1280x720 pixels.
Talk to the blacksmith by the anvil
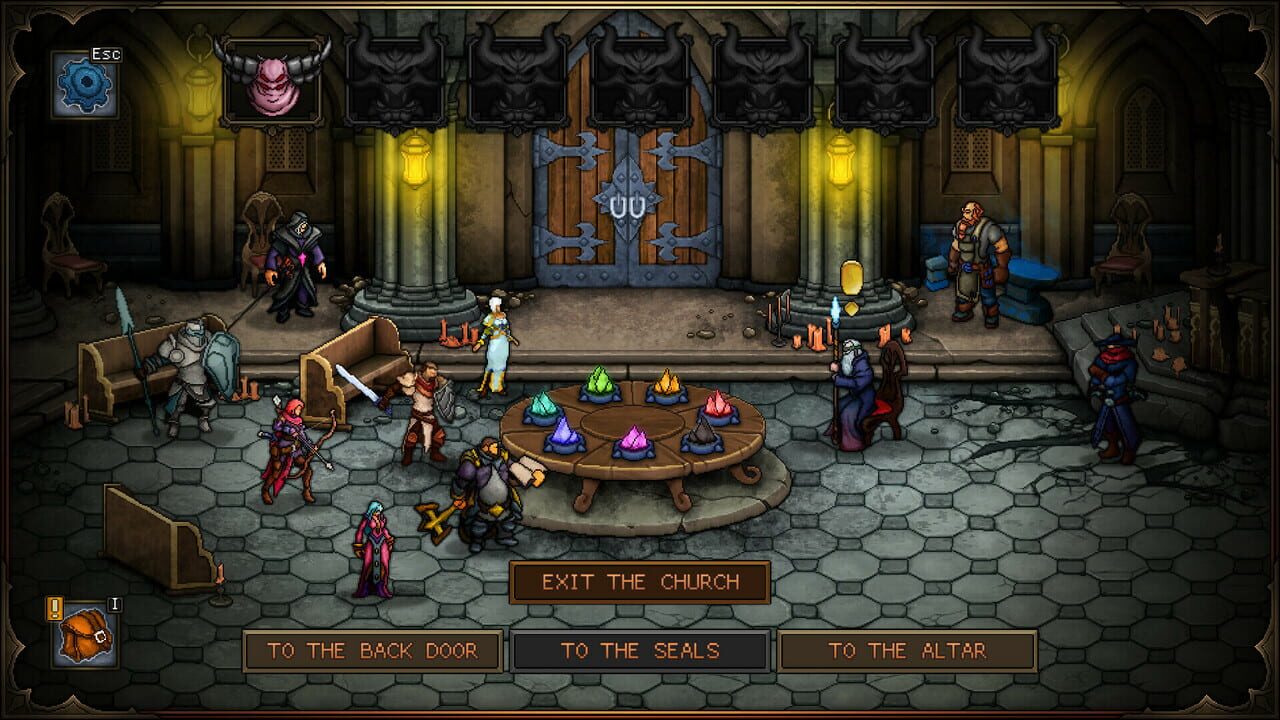coord(975,255)
